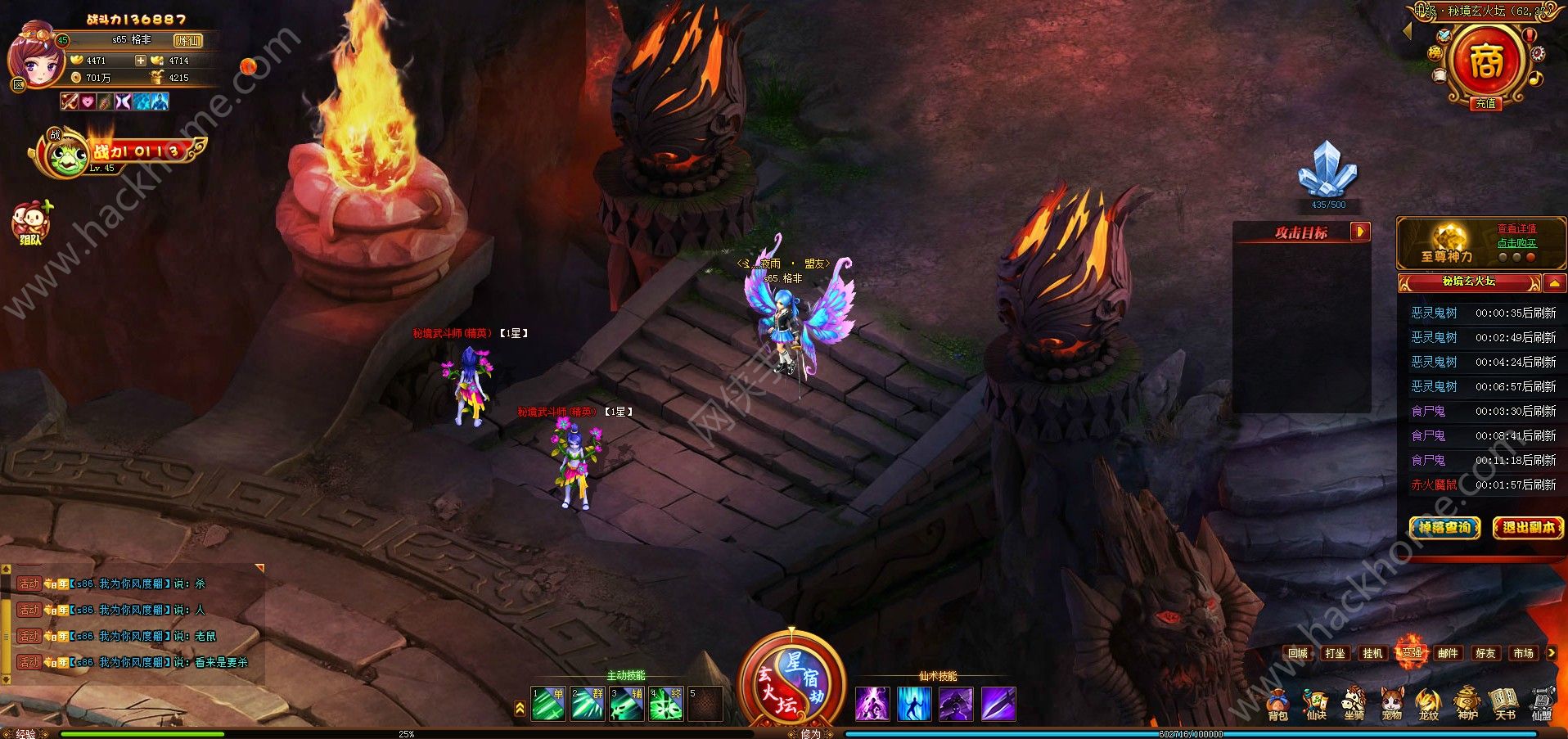Activate skill slot 4 终 ultimate
1568x739 pixels.
666,704
